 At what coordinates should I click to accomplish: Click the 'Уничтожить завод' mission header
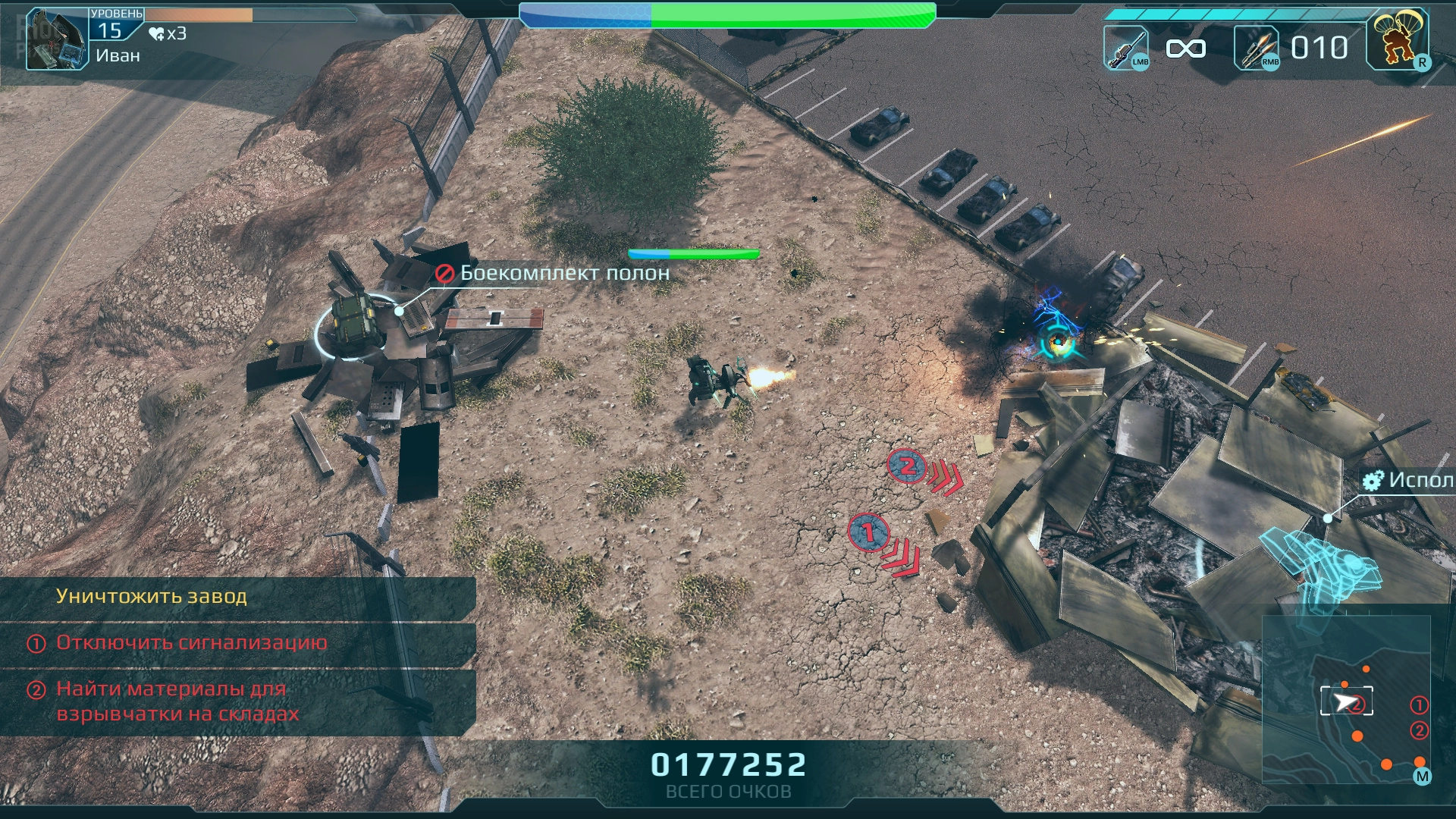(152, 597)
